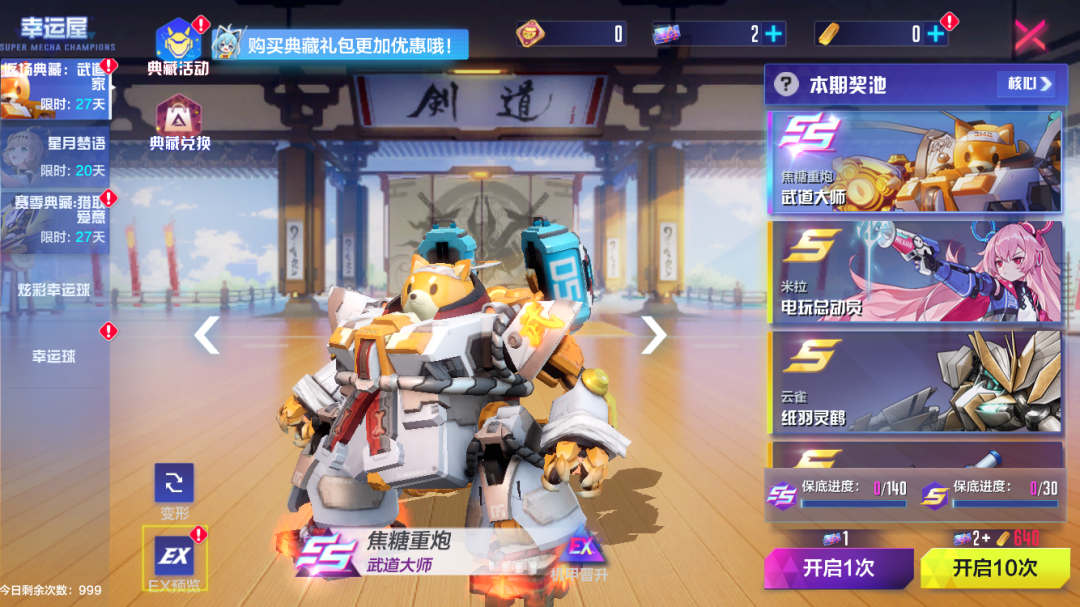The image size is (1080, 607).
Task: Show the next mecha with right arrow
Action: (x=652, y=335)
